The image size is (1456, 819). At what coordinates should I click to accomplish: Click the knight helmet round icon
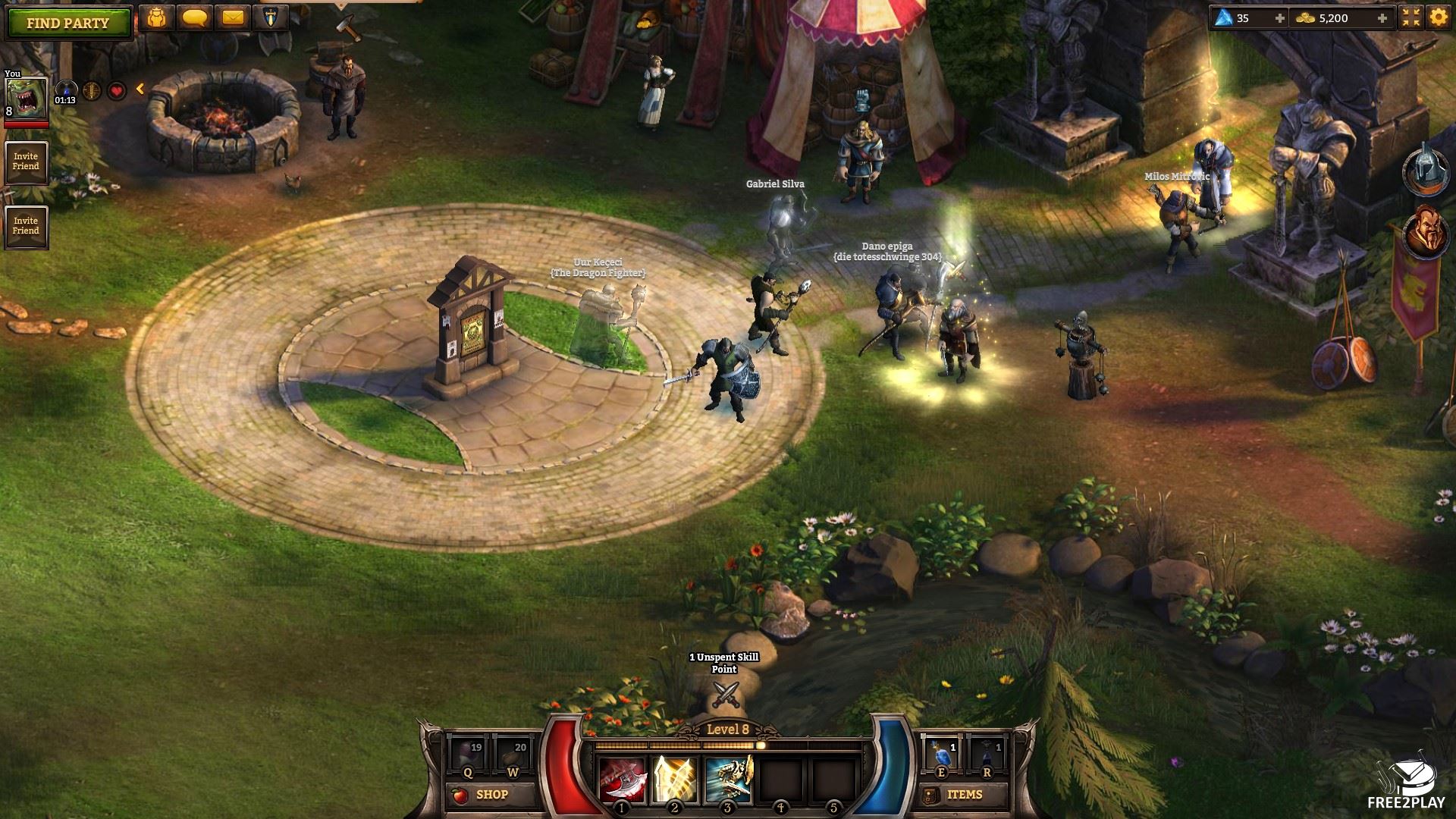click(1422, 171)
